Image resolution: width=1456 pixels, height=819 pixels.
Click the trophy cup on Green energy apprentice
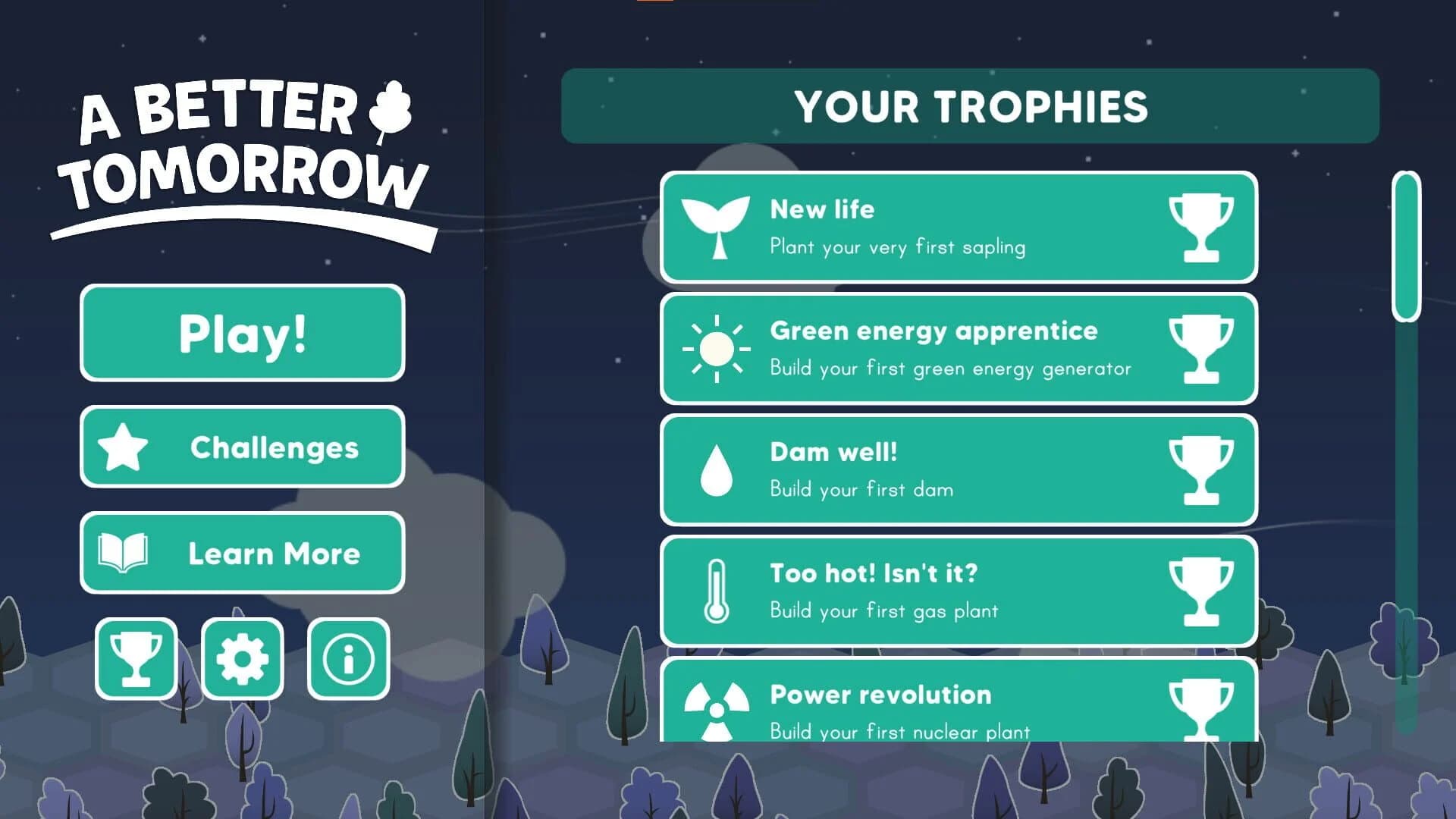coord(1204,349)
